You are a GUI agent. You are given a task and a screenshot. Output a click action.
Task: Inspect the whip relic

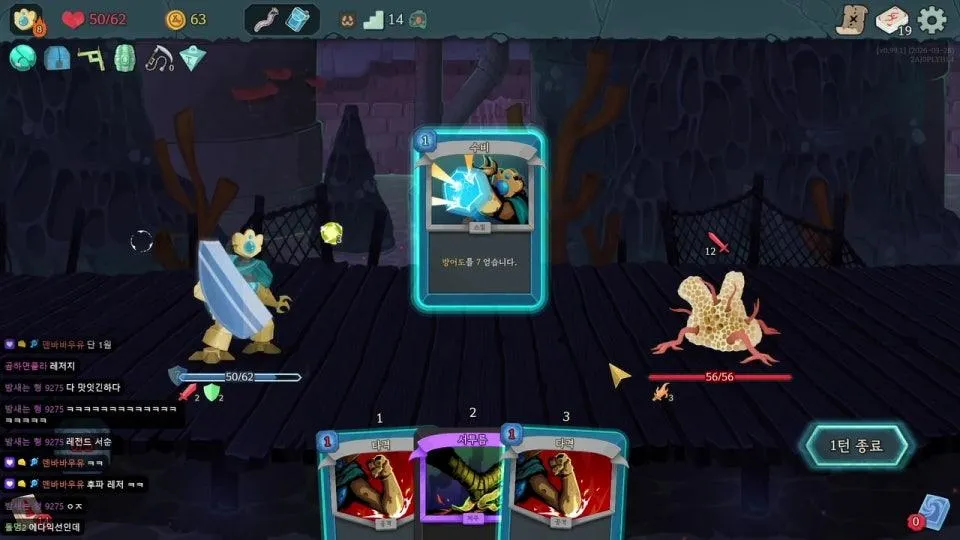point(158,58)
